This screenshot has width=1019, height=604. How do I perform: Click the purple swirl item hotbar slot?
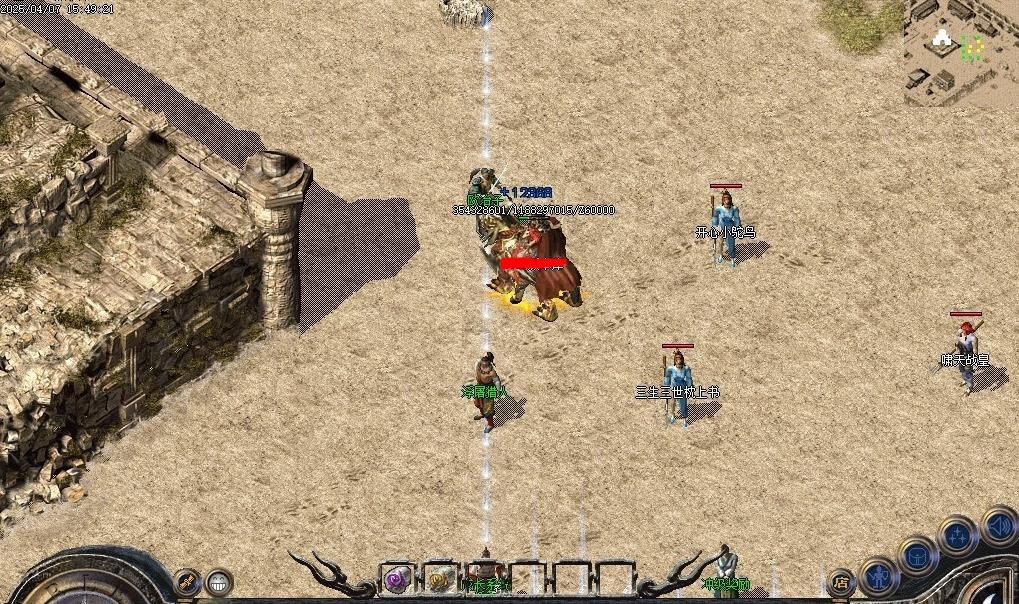[x=398, y=578]
